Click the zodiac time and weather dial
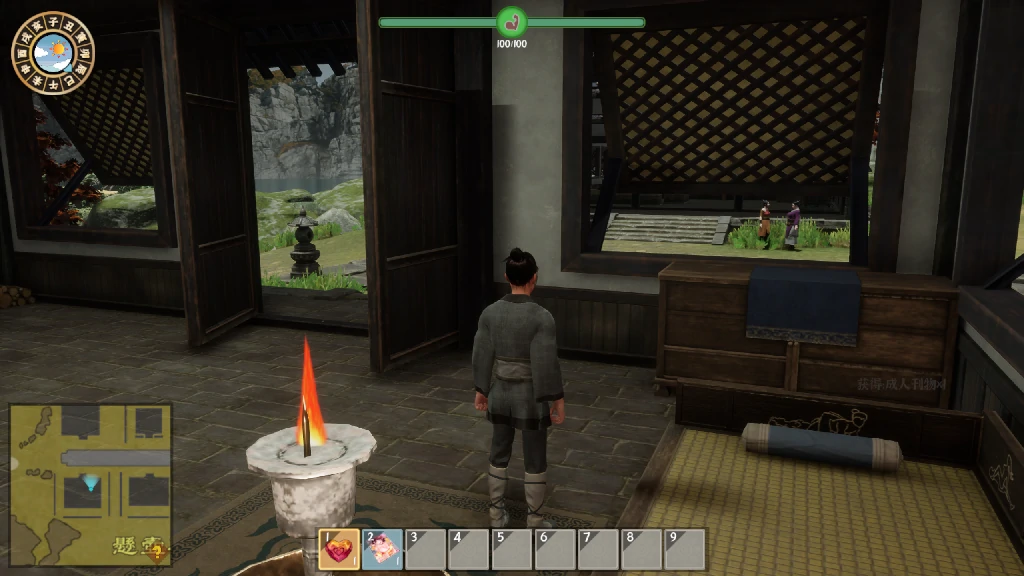 click(x=53, y=52)
